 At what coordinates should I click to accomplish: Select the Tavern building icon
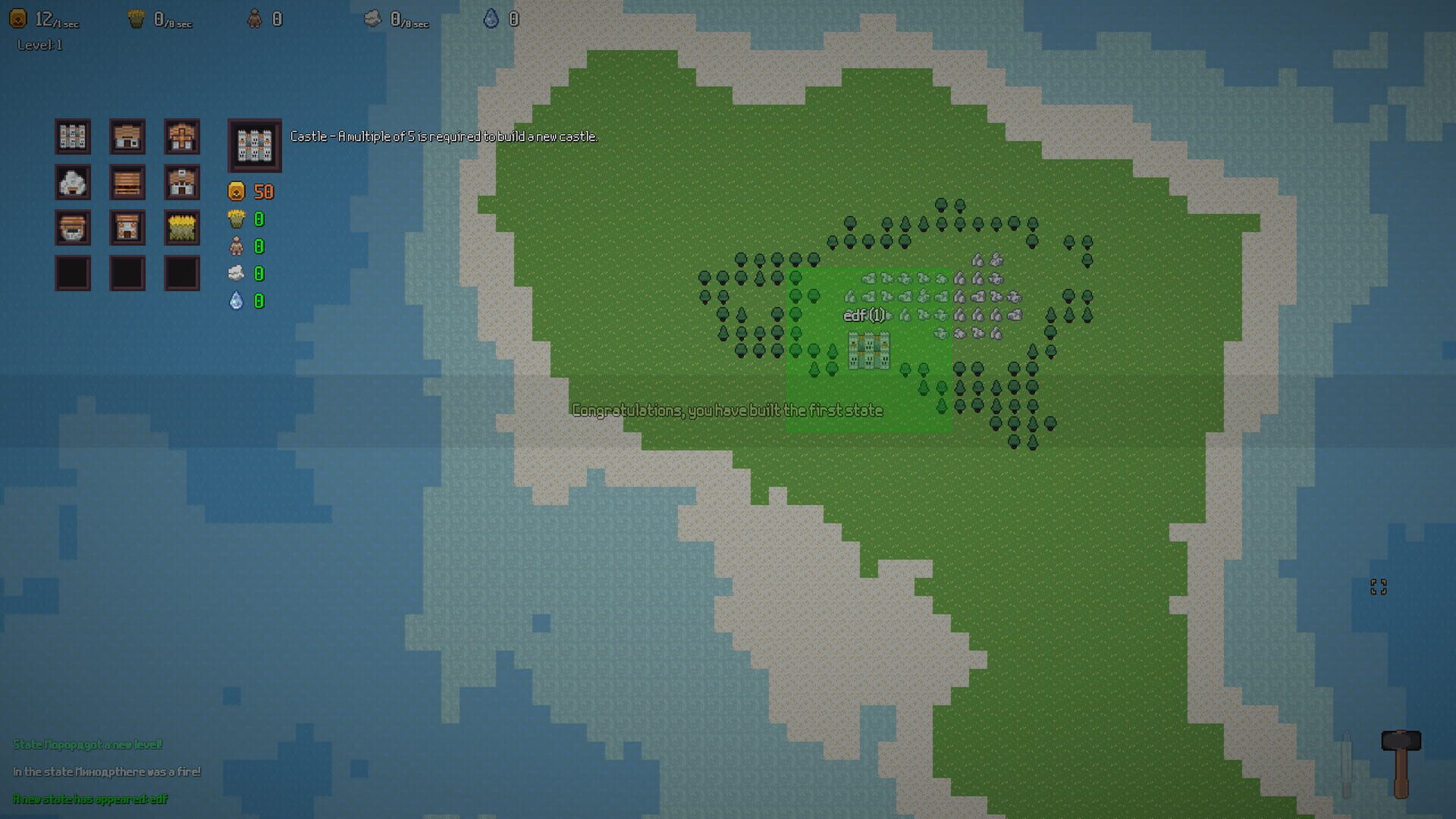coord(127,227)
